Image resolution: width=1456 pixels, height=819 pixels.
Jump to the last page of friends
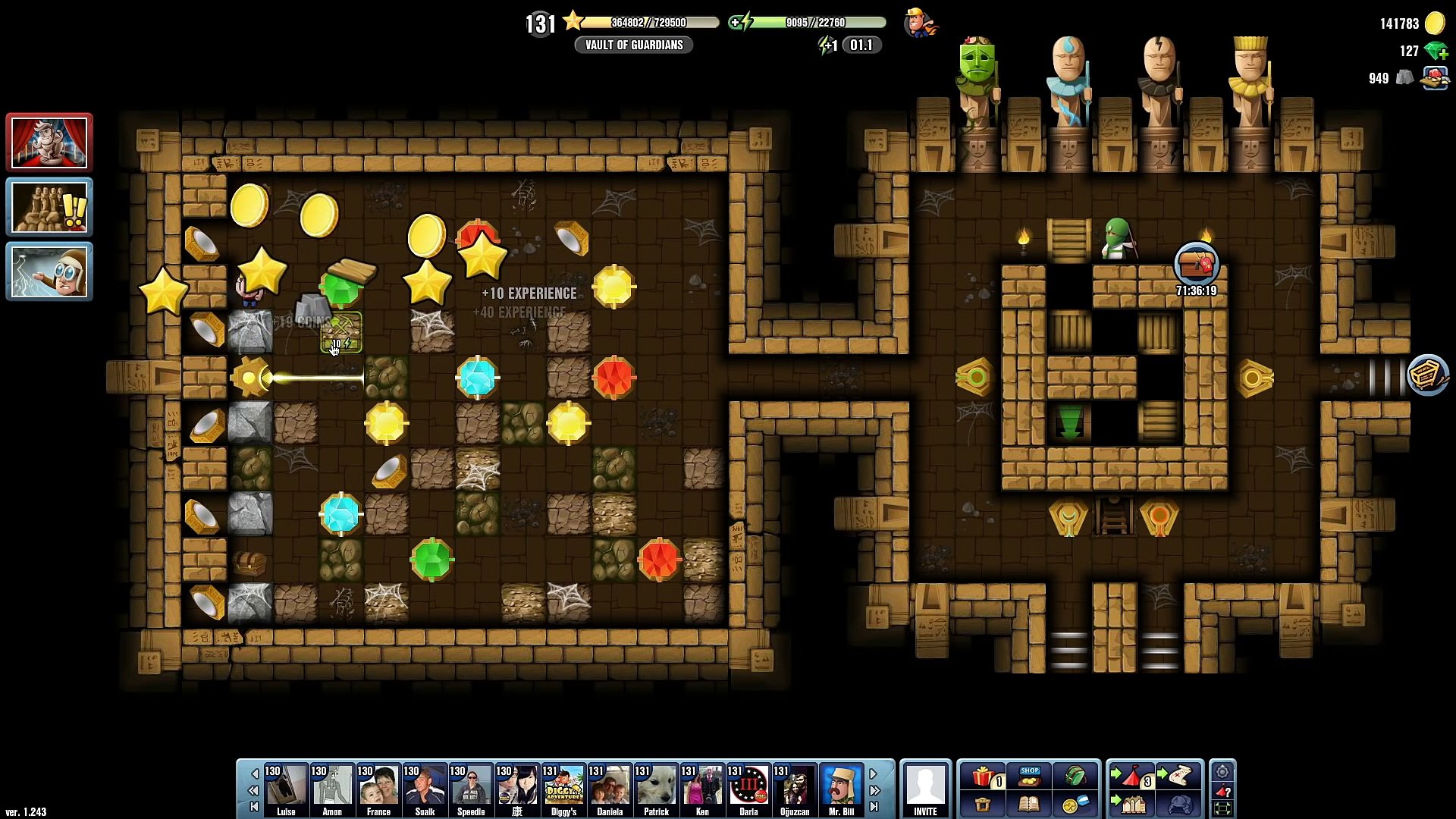click(x=874, y=806)
